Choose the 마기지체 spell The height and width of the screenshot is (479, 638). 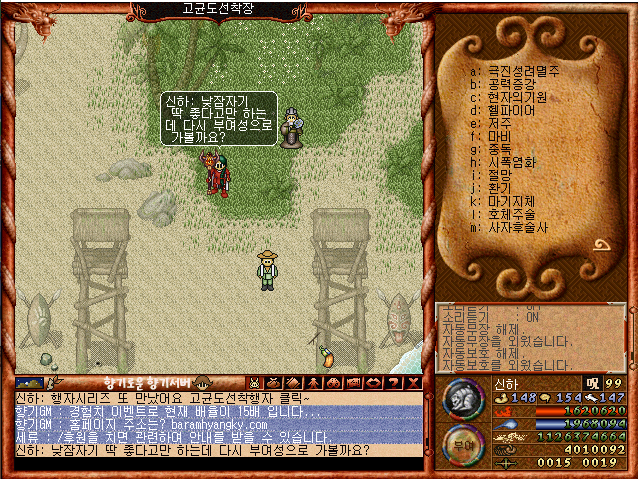point(510,201)
